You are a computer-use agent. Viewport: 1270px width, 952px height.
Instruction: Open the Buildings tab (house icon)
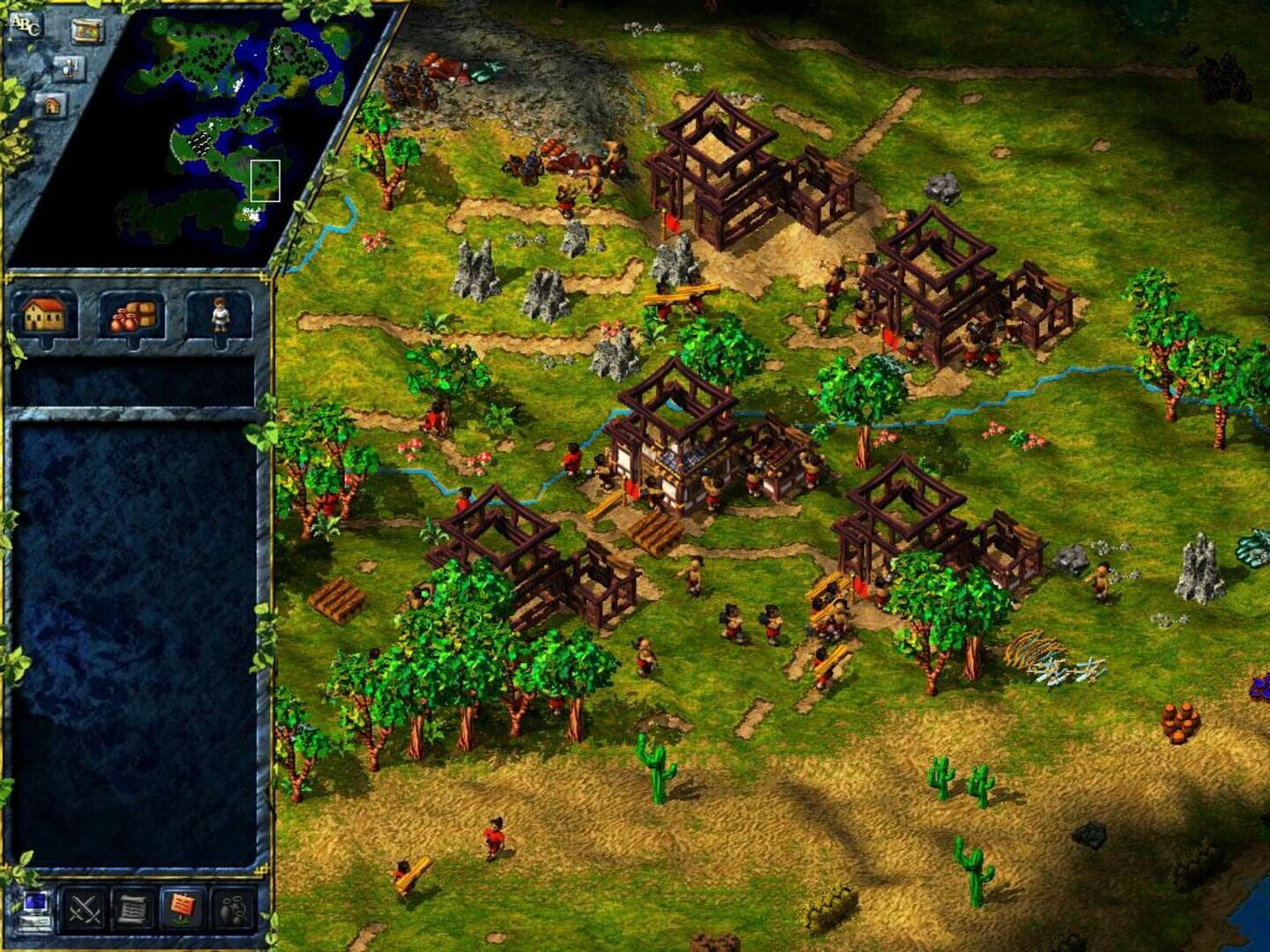click(43, 315)
